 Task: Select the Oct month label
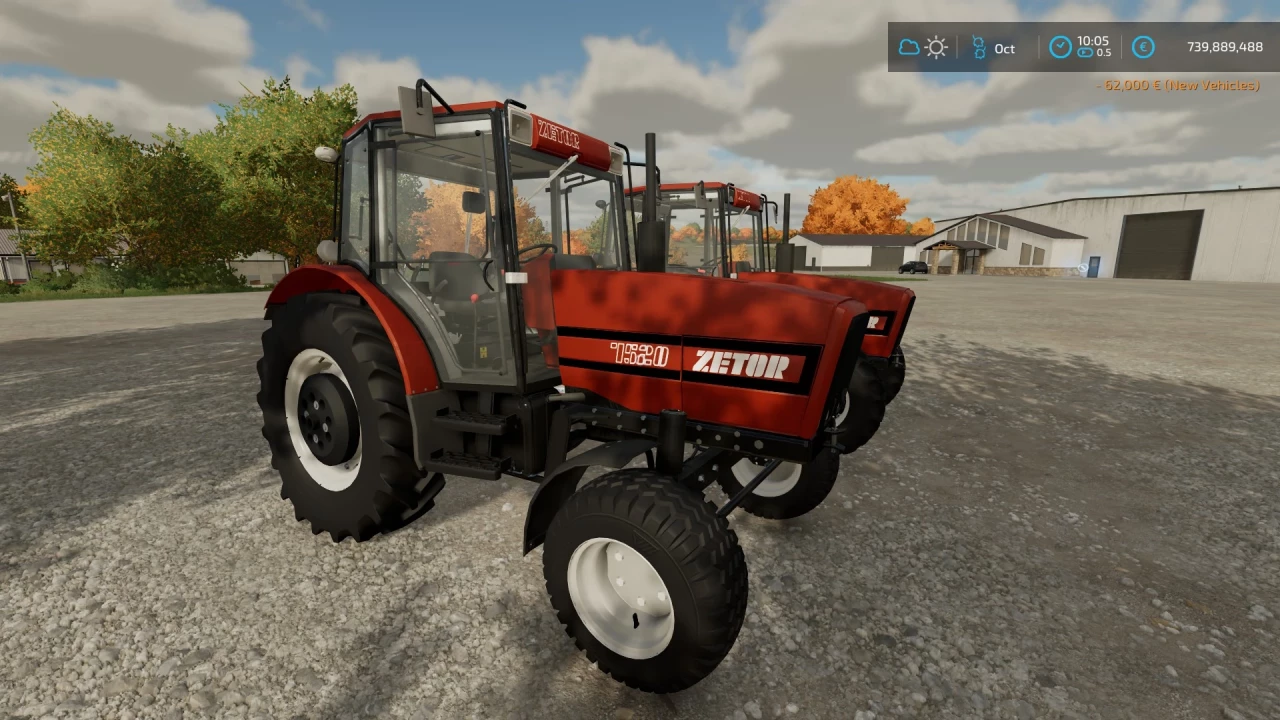(x=1004, y=48)
